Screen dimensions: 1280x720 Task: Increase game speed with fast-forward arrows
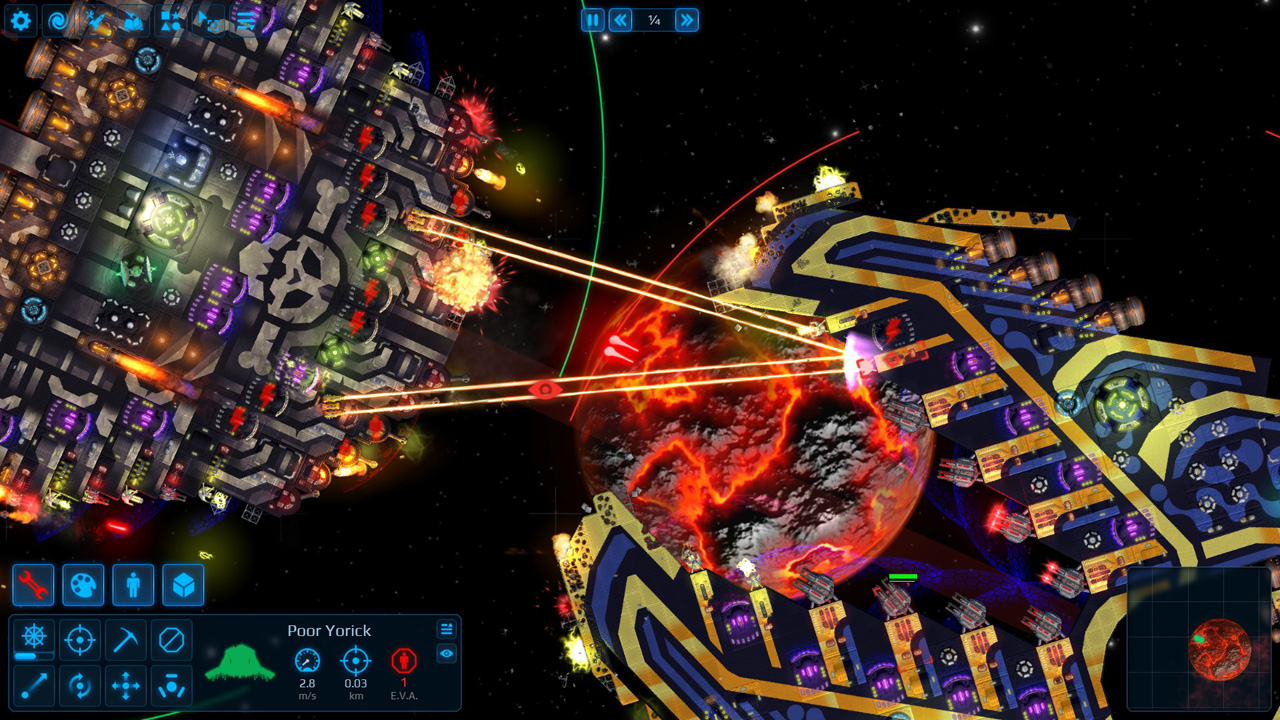pos(686,20)
